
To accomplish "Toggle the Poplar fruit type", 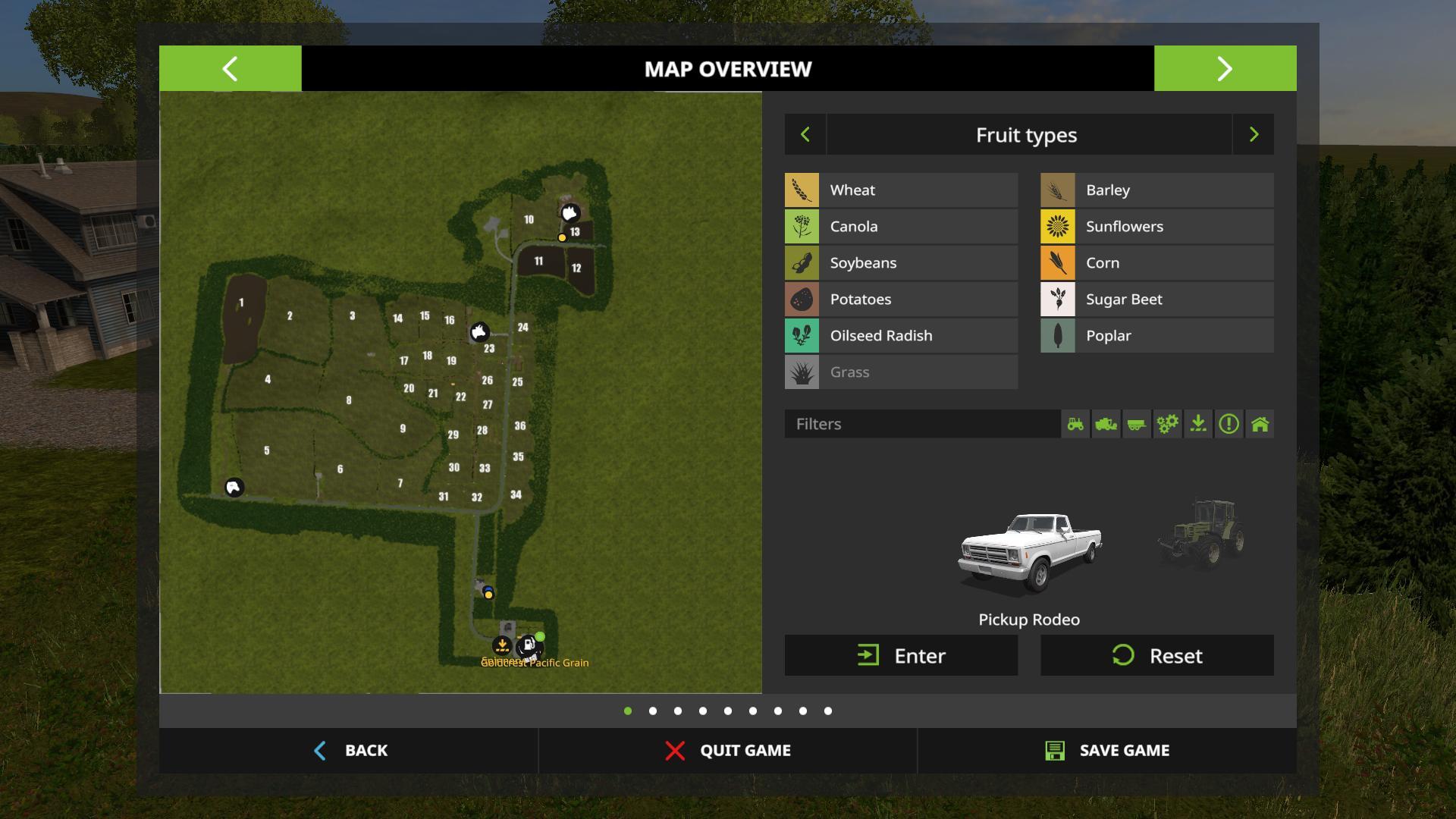I will 1156,336.
